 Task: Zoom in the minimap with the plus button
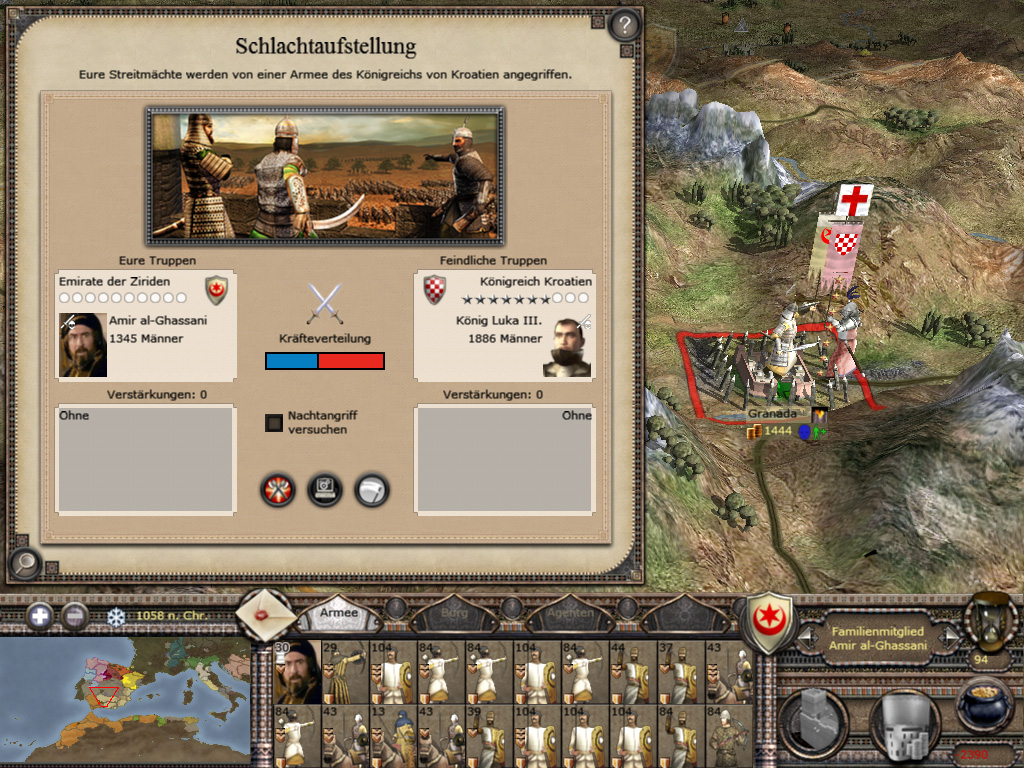40,616
